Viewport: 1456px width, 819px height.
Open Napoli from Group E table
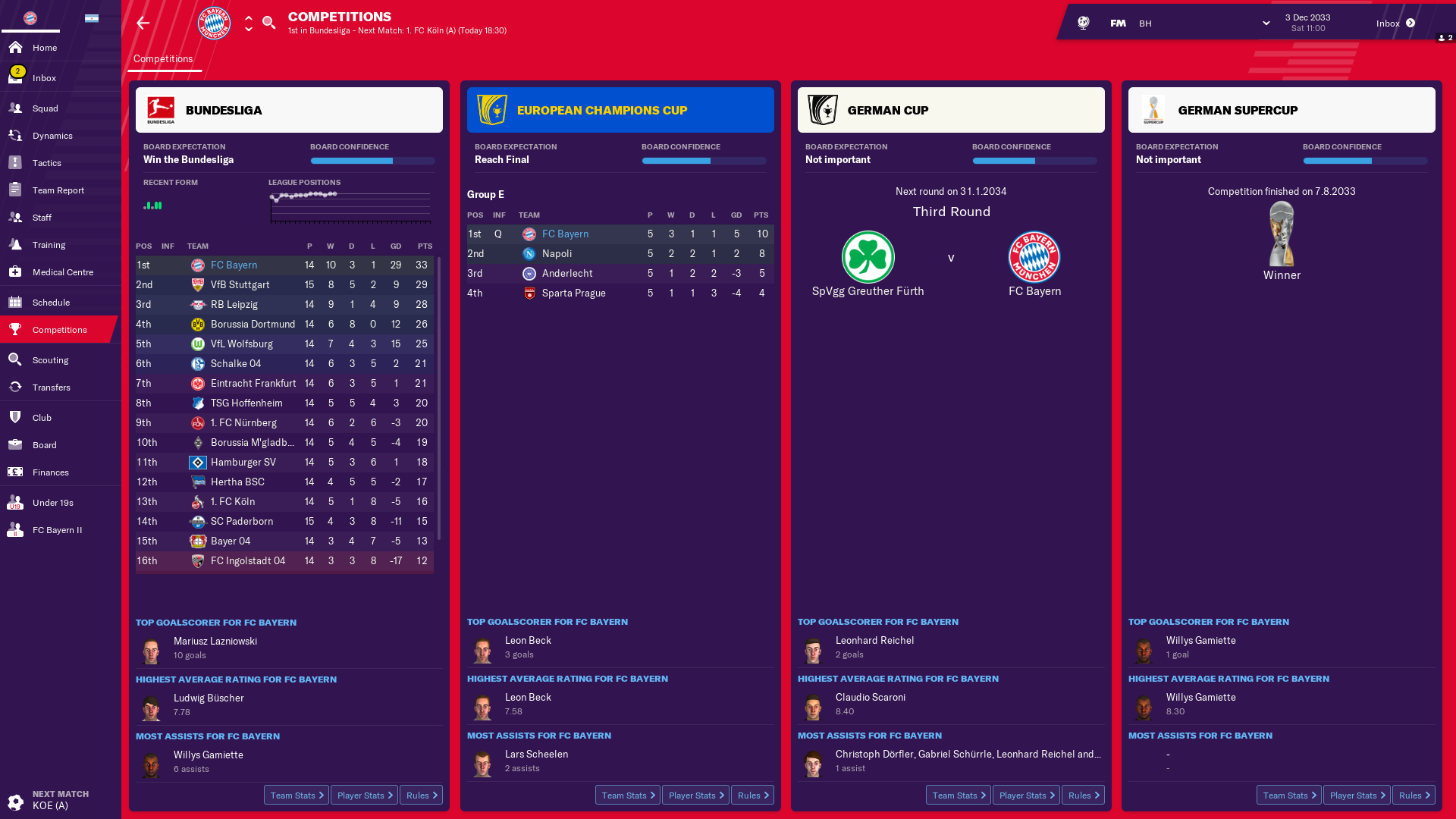(x=557, y=254)
